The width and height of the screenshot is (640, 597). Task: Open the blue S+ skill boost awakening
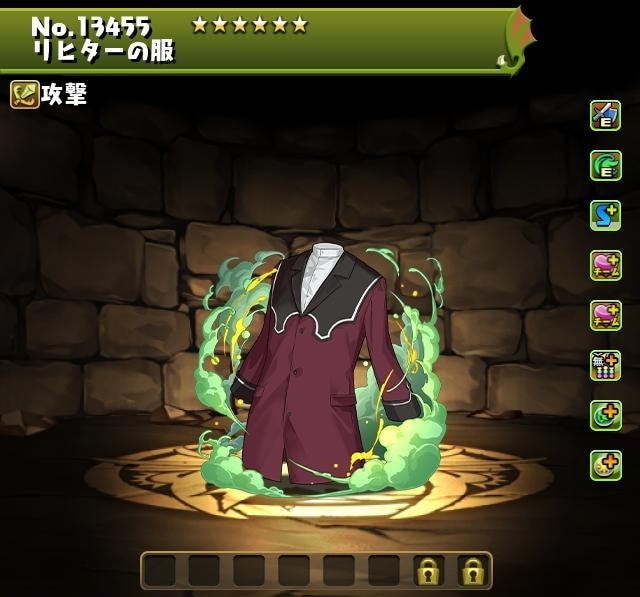coord(605,215)
